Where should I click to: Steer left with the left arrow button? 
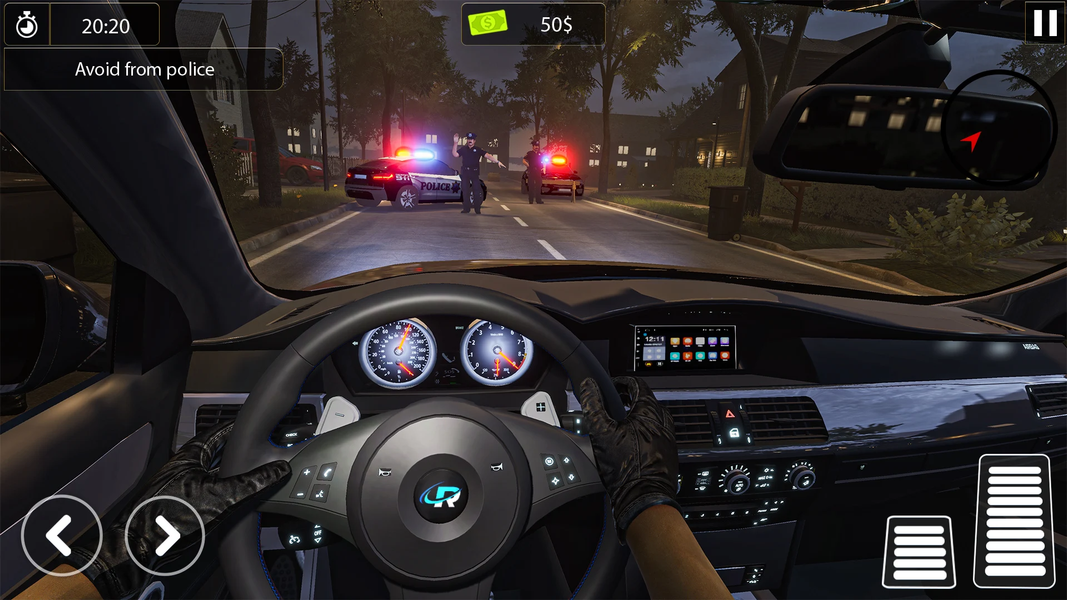pyautogui.click(x=61, y=536)
